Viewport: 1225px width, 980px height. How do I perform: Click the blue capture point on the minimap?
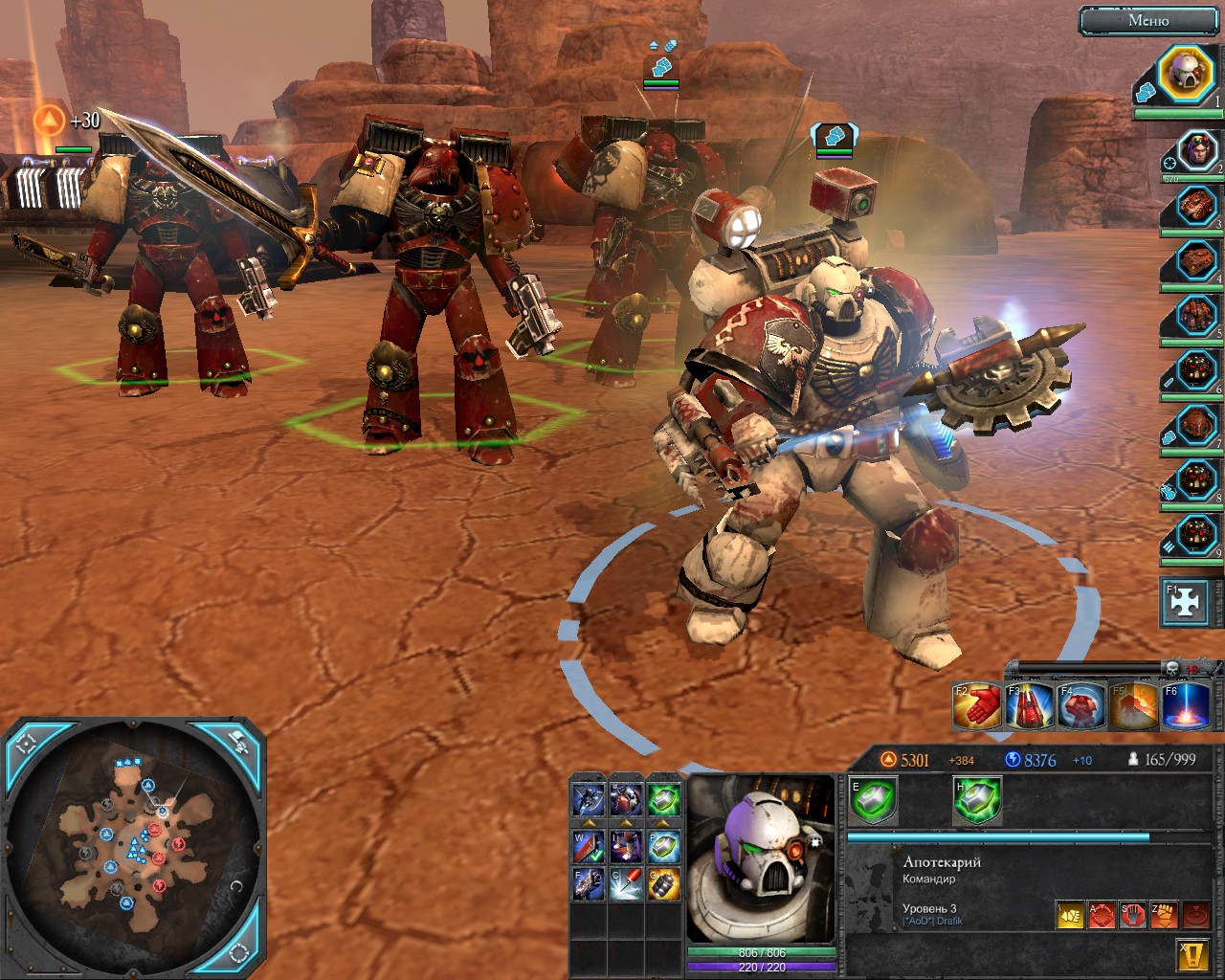(149, 787)
